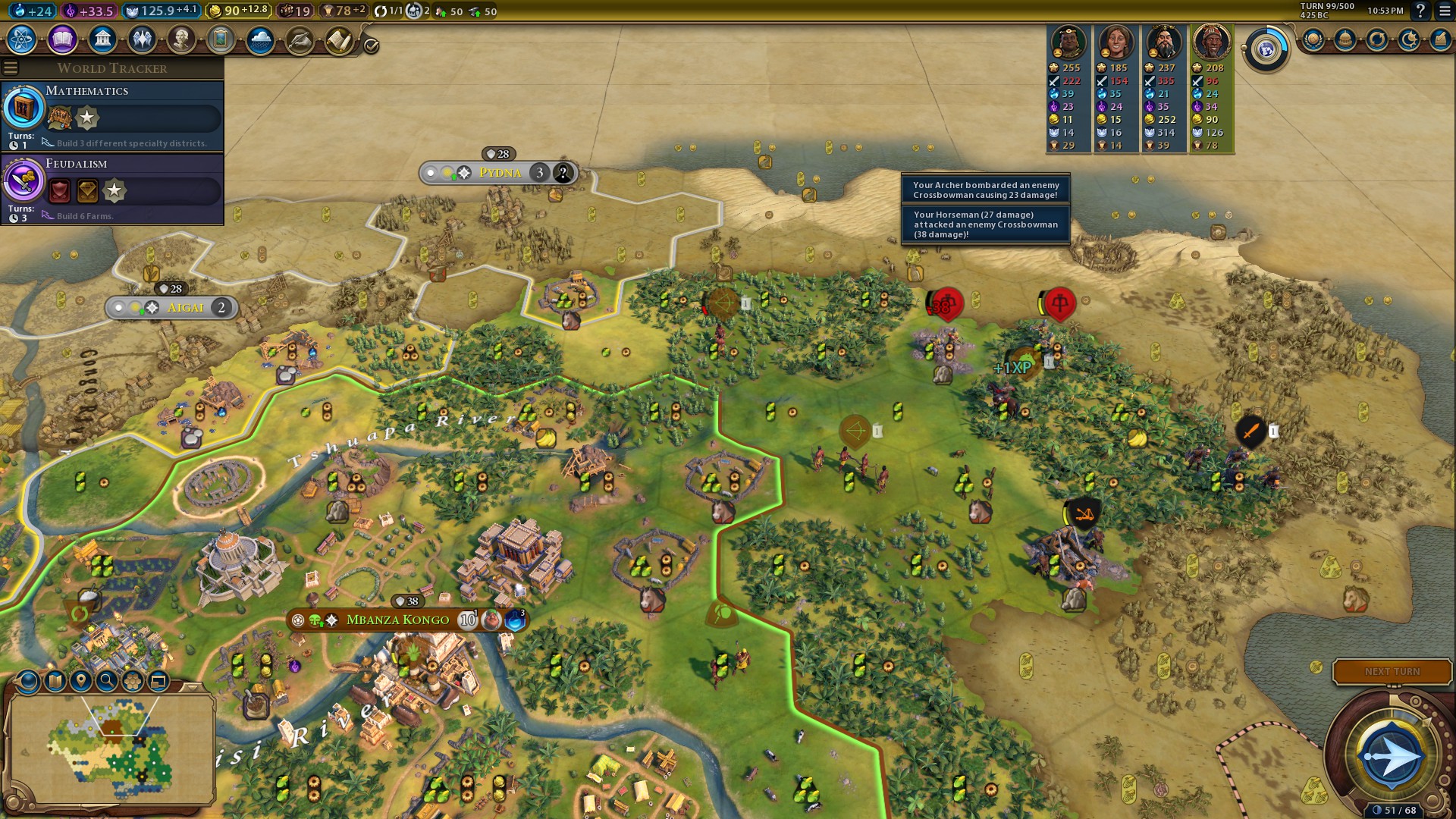Click the bearded leader portrait
This screenshot has width=1456, height=819.
(1163, 42)
